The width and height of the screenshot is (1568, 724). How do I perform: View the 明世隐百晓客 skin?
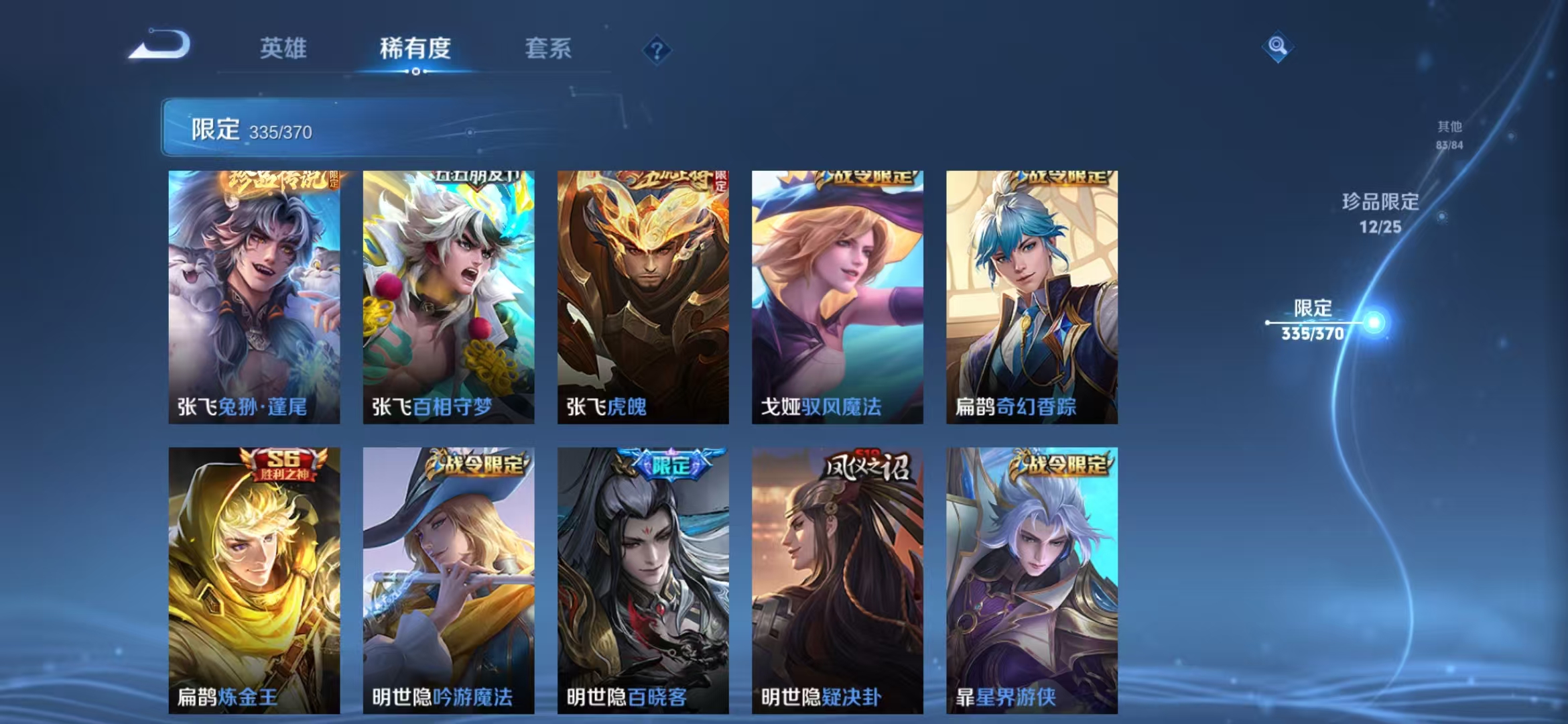(x=643, y=577)
